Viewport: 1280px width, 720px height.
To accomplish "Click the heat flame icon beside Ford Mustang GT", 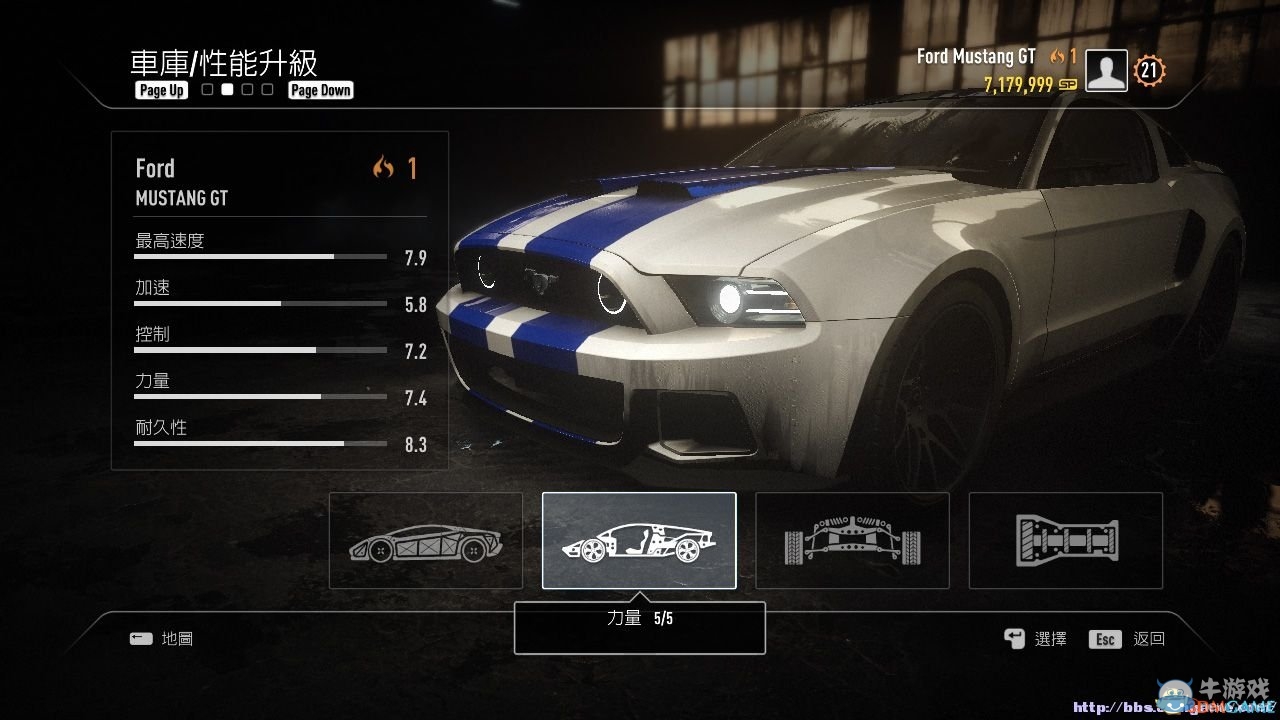I will [x=1057, y=57].
